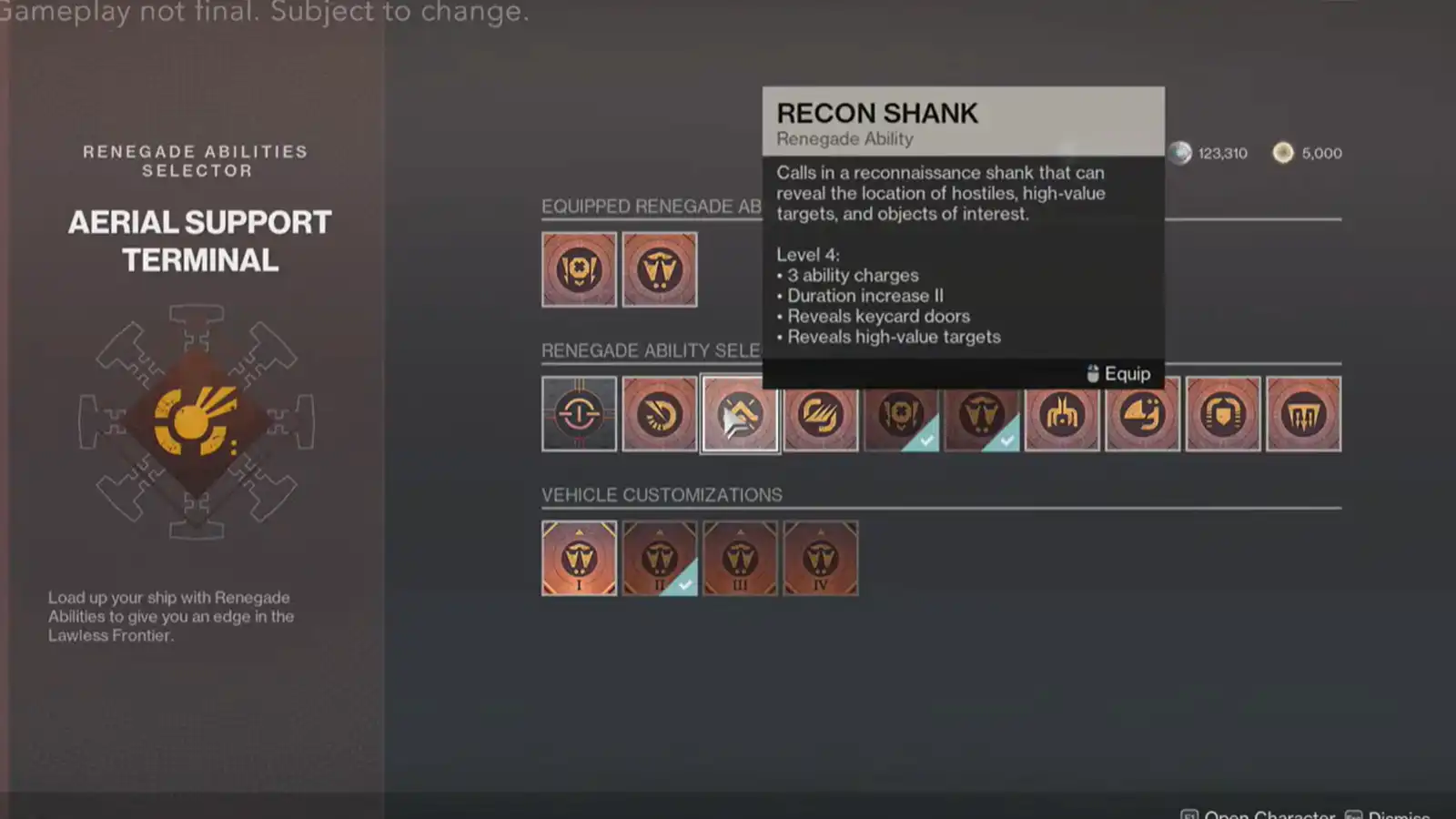
Task: Select Vehicle Customization IV
Action: coord(821,557)
